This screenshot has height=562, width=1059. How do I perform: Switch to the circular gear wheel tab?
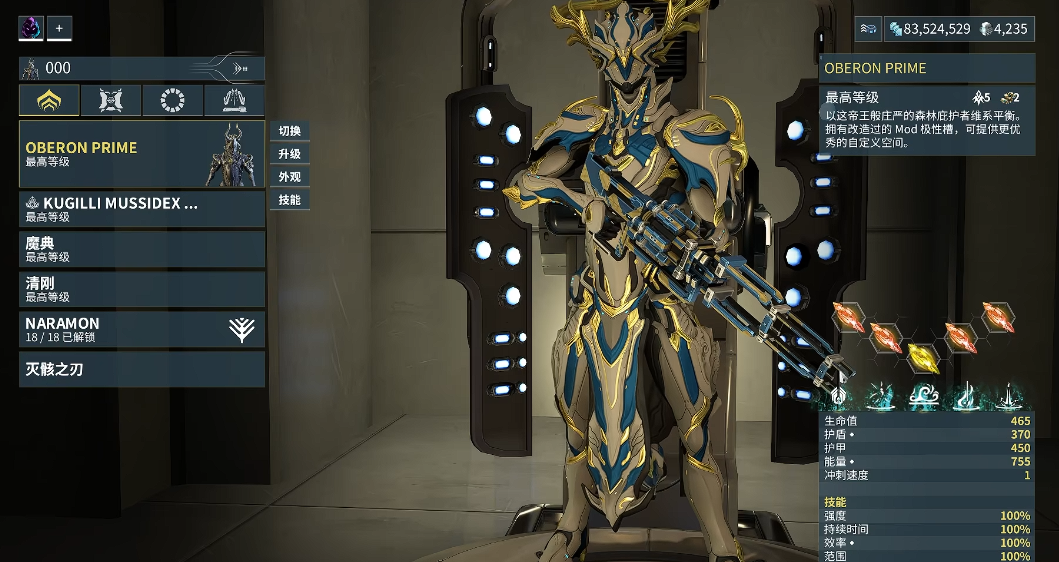[173, 100]
